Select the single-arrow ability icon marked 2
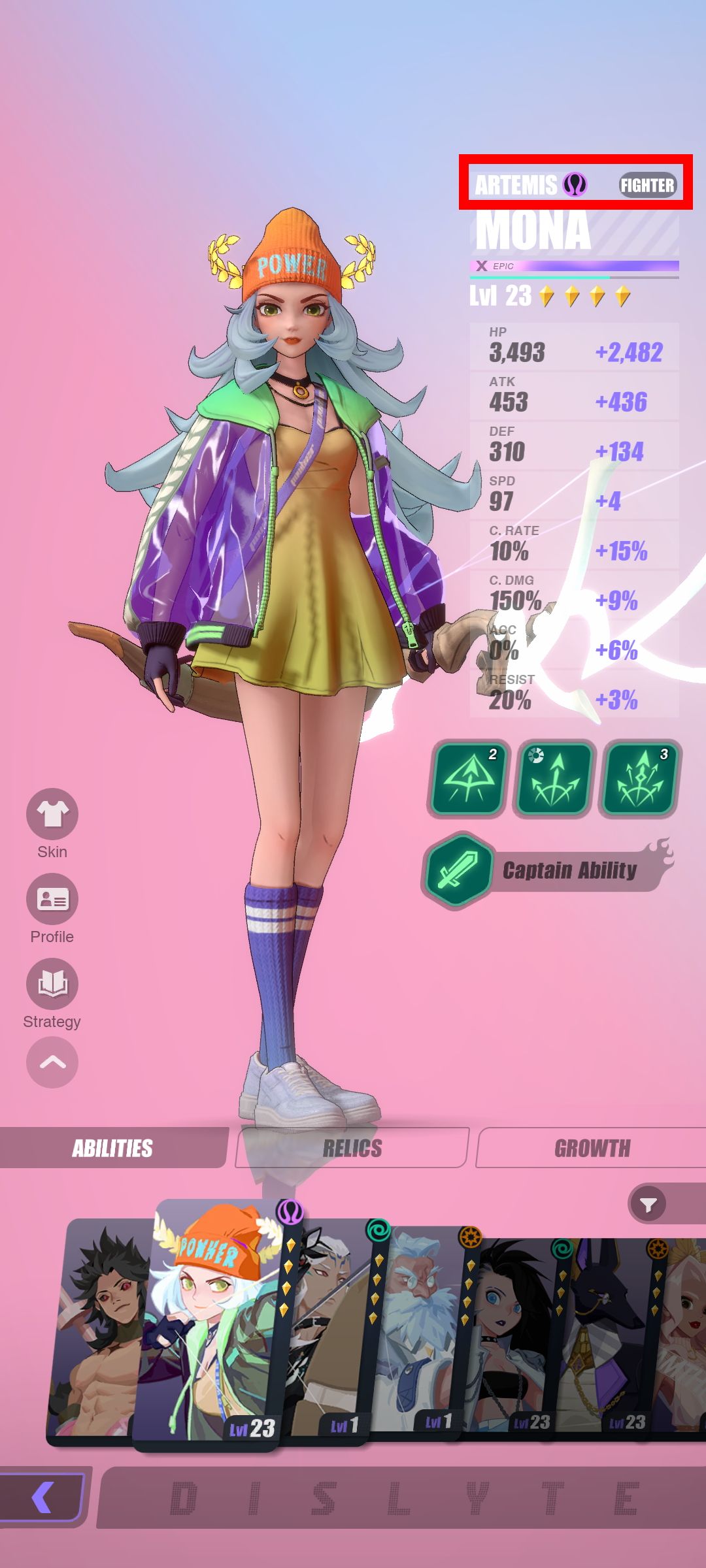The height and width of the screenshot is (1568, 706). click(x=467, y=778)
